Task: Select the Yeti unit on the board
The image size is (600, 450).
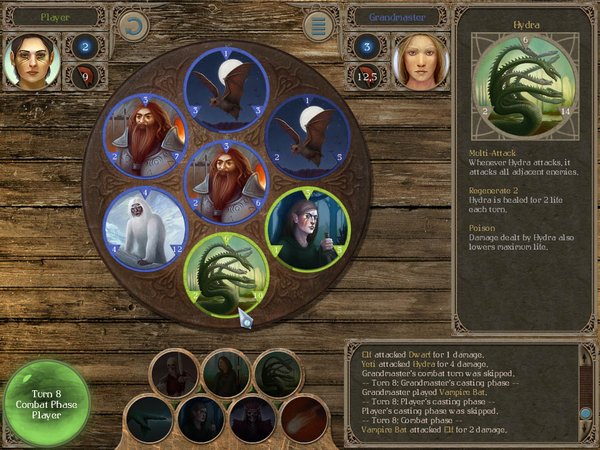Action: 145,227
